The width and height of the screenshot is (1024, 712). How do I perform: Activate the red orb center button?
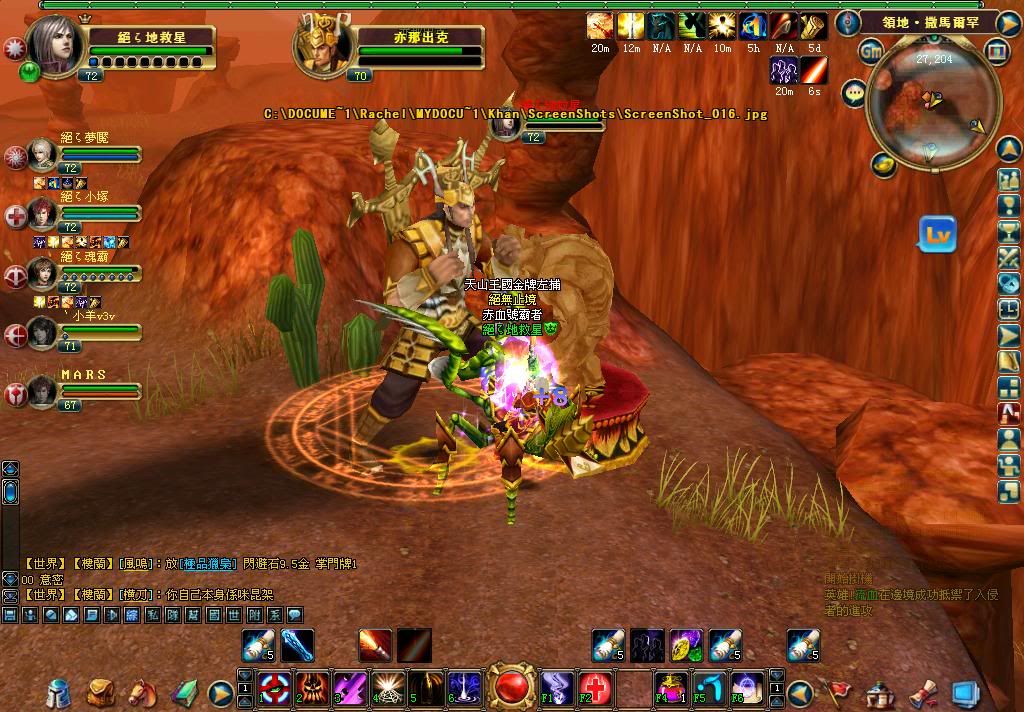[513, 687]
